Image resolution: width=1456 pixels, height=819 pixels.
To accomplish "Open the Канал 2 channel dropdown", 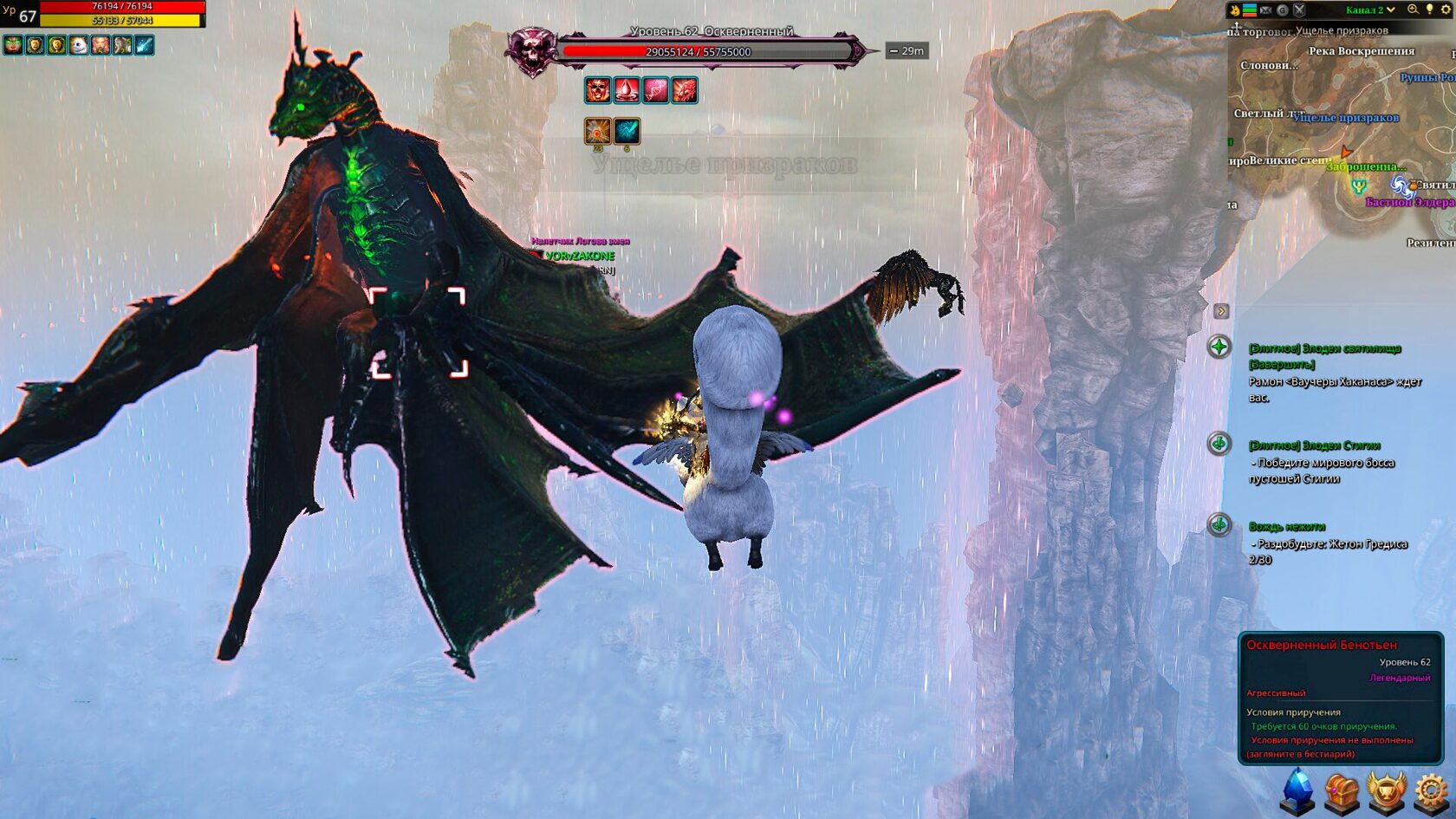I will 1370,10.
